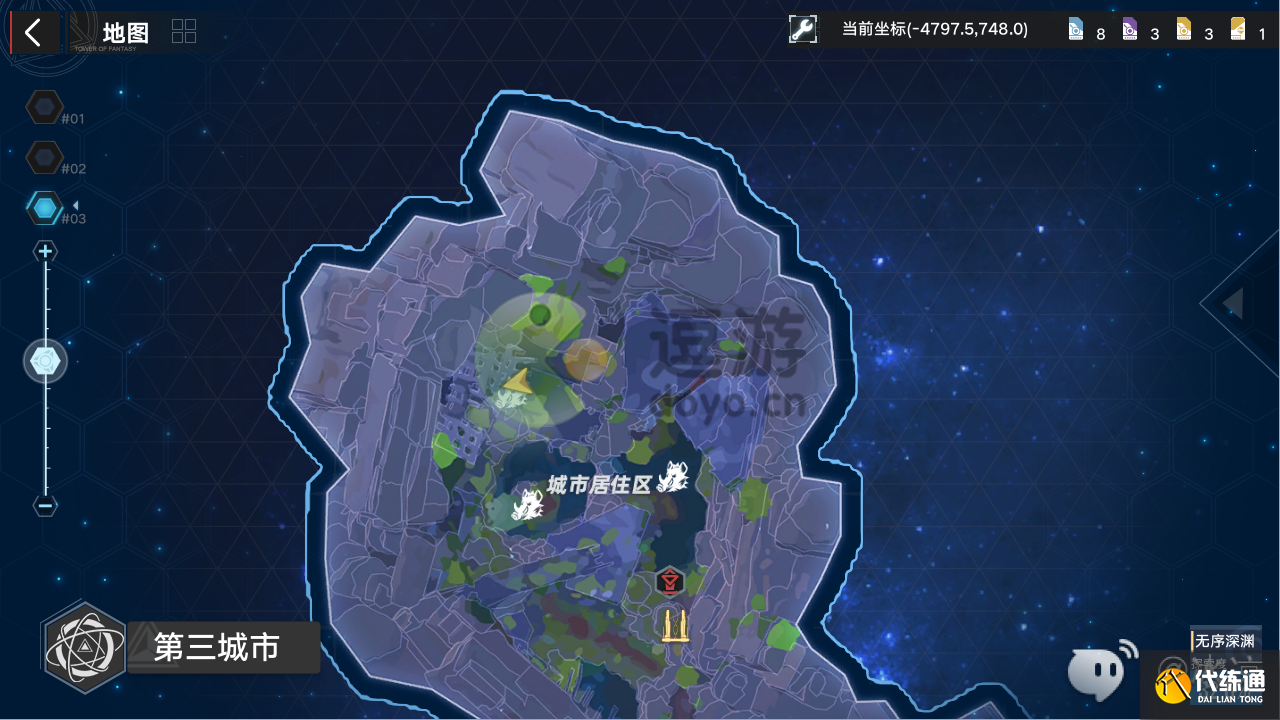
Task: Toggle the highlighted #03 hexagon map
Action: pos(46,207)
